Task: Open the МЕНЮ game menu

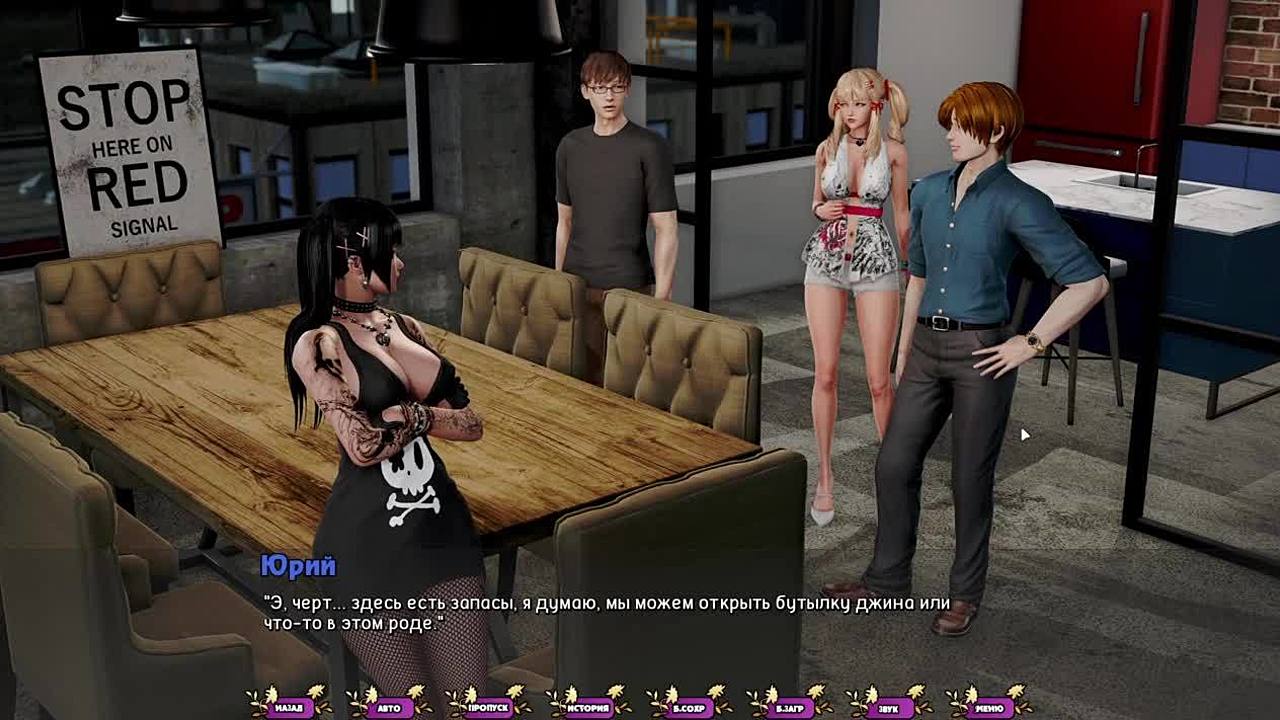Action: coord(989,707)
